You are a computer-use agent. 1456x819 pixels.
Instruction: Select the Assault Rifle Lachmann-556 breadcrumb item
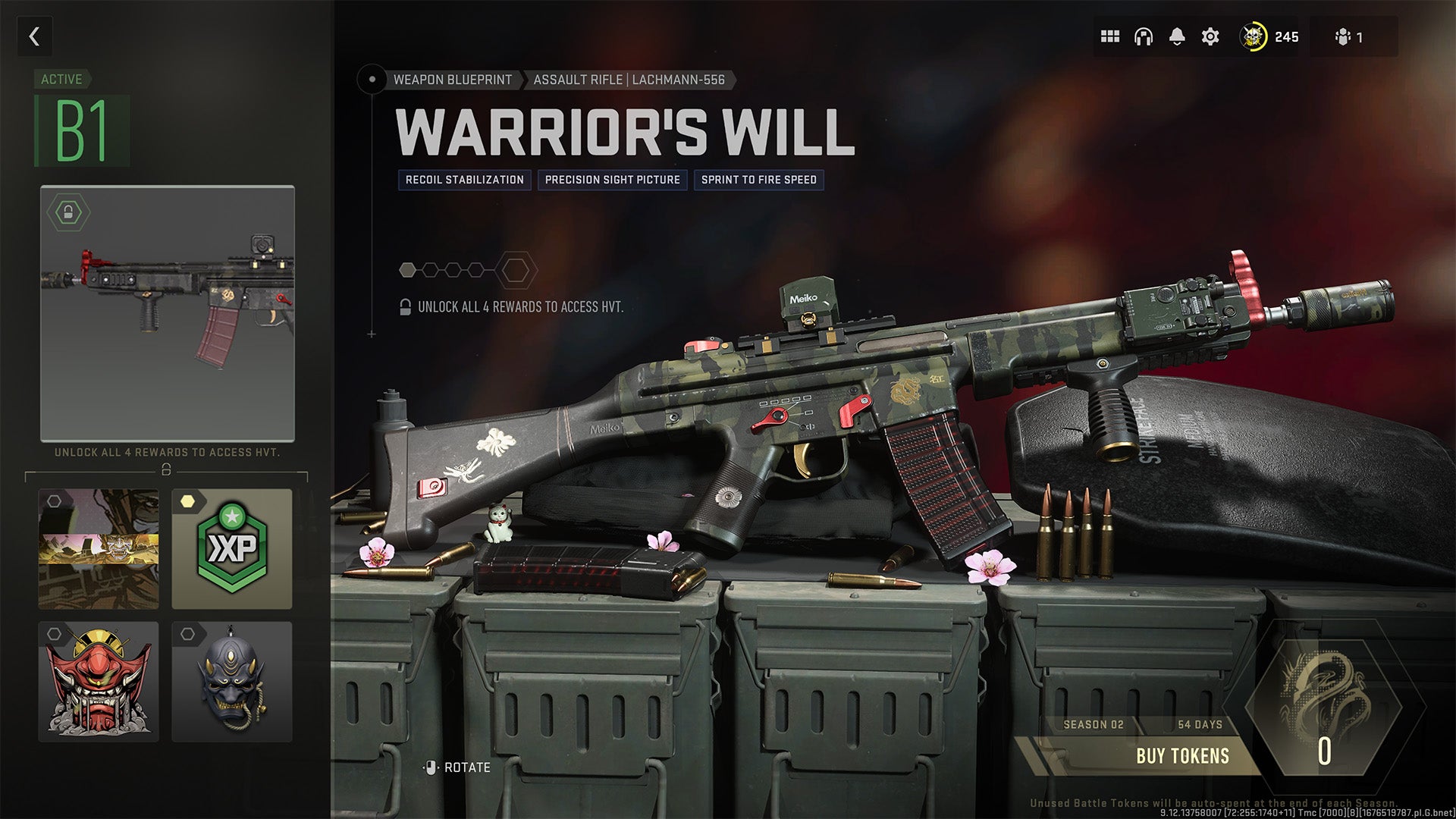point(632,79)
